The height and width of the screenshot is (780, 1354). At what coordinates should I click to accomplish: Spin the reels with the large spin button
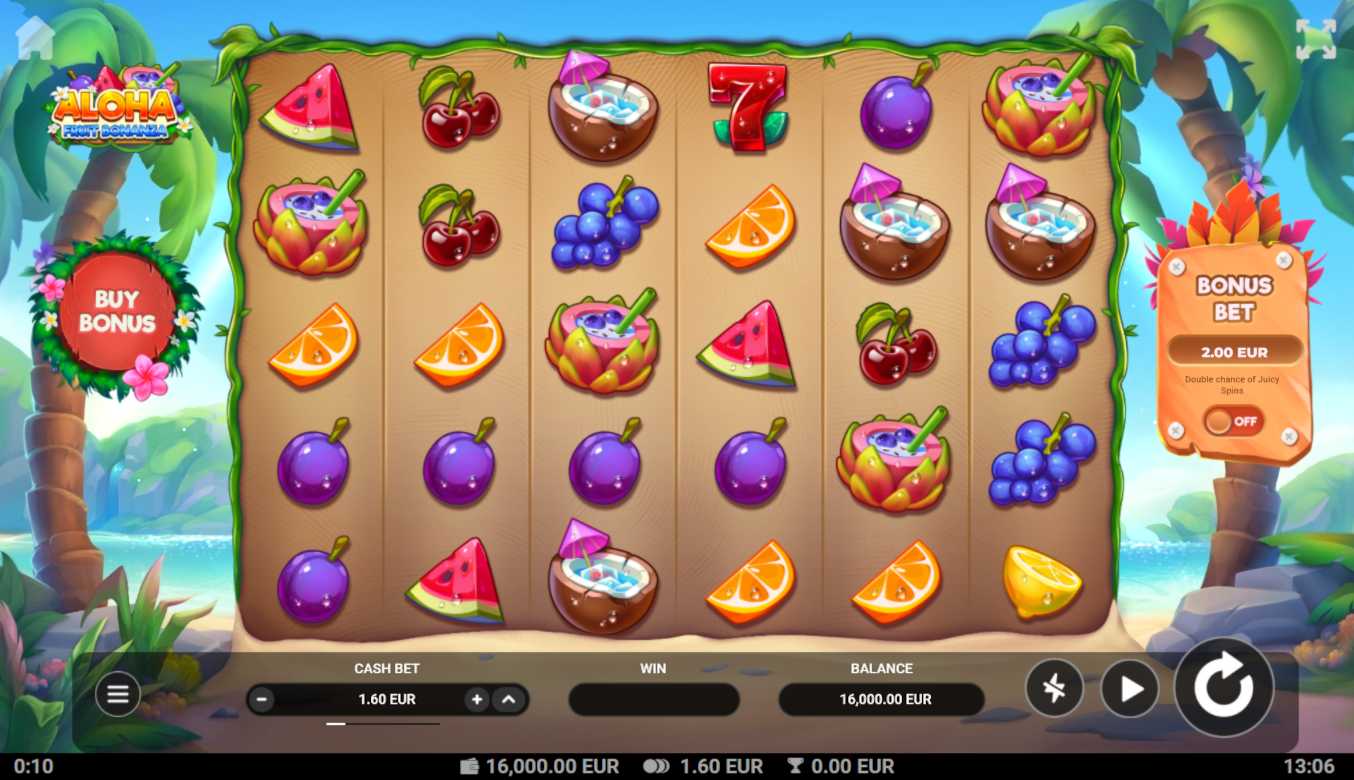tap(1223, 688)
